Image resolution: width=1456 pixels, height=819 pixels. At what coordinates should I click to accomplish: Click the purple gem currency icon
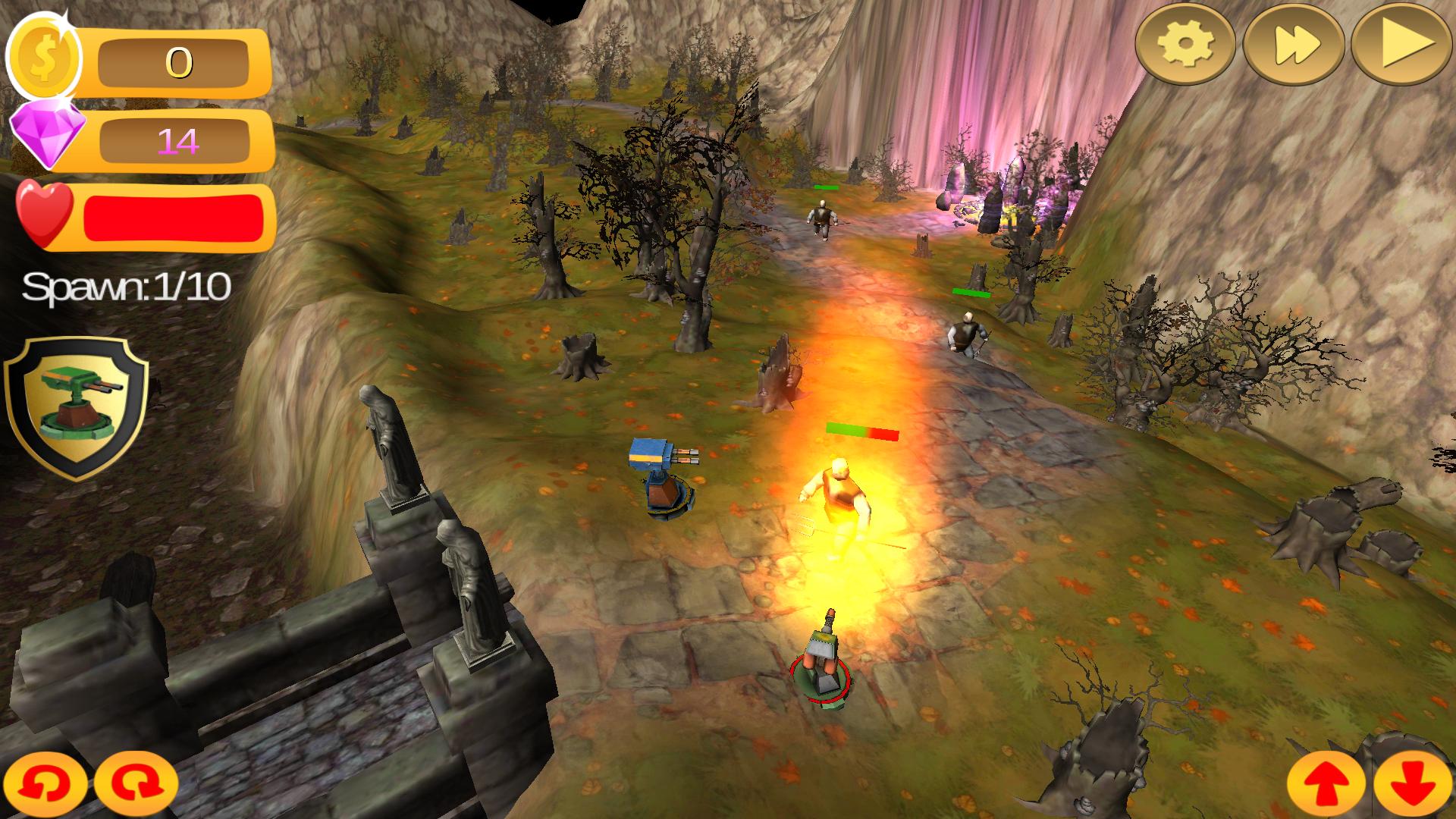click(x=45, y=136)
